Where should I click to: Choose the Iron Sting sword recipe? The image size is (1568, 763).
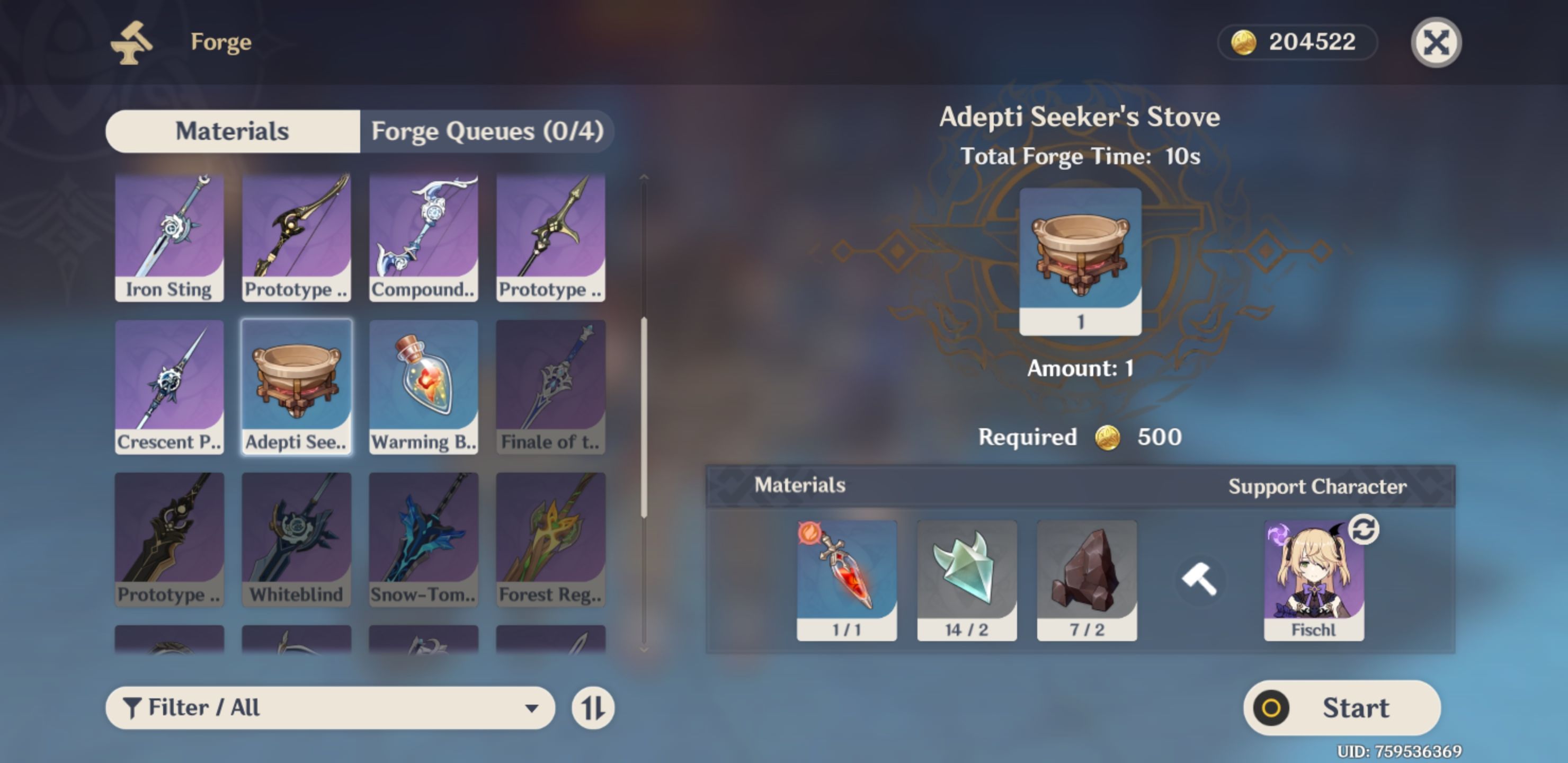pos(169,237)
